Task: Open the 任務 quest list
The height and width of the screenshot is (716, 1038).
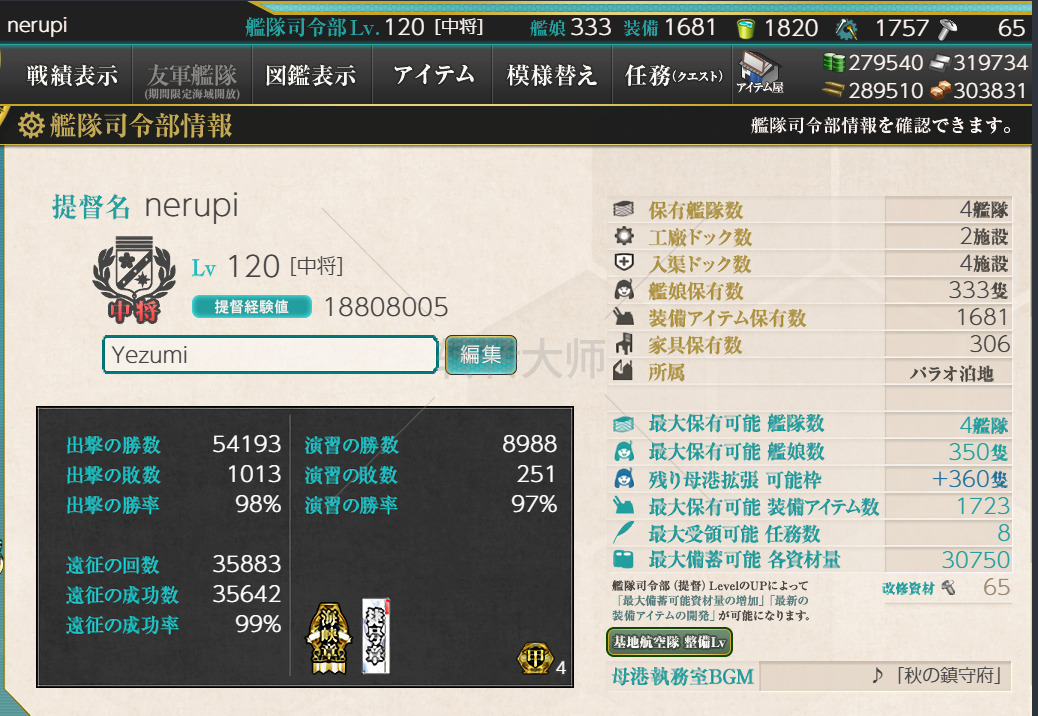Action: [x=673, y=75]
